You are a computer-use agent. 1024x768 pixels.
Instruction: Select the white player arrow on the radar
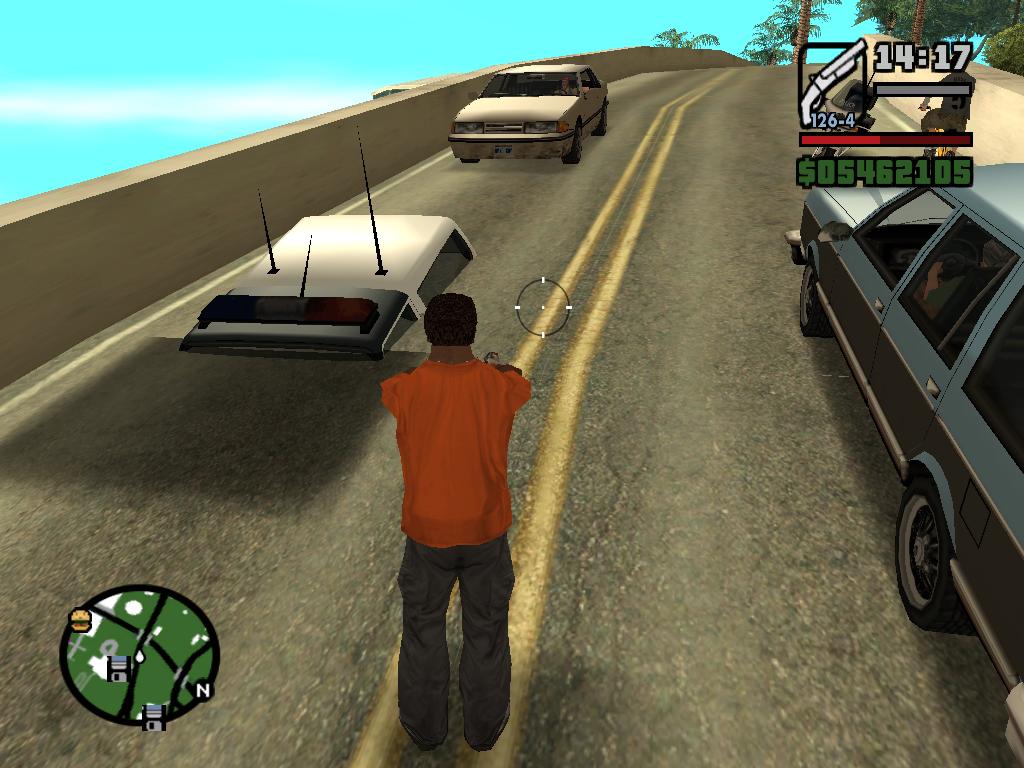[x=141, y=655]
